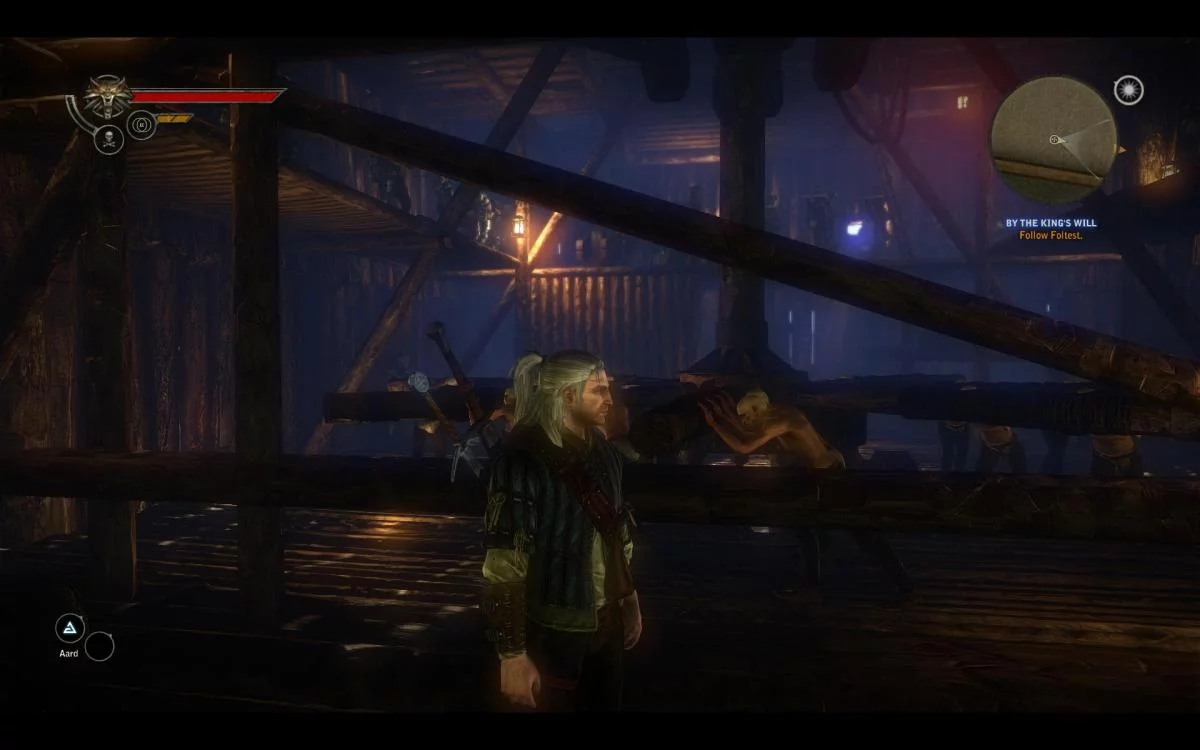The height and width of the screenshot is (750, 1200).
Task: Click the wolf head medallion
Action: click(x=106, y=97)
